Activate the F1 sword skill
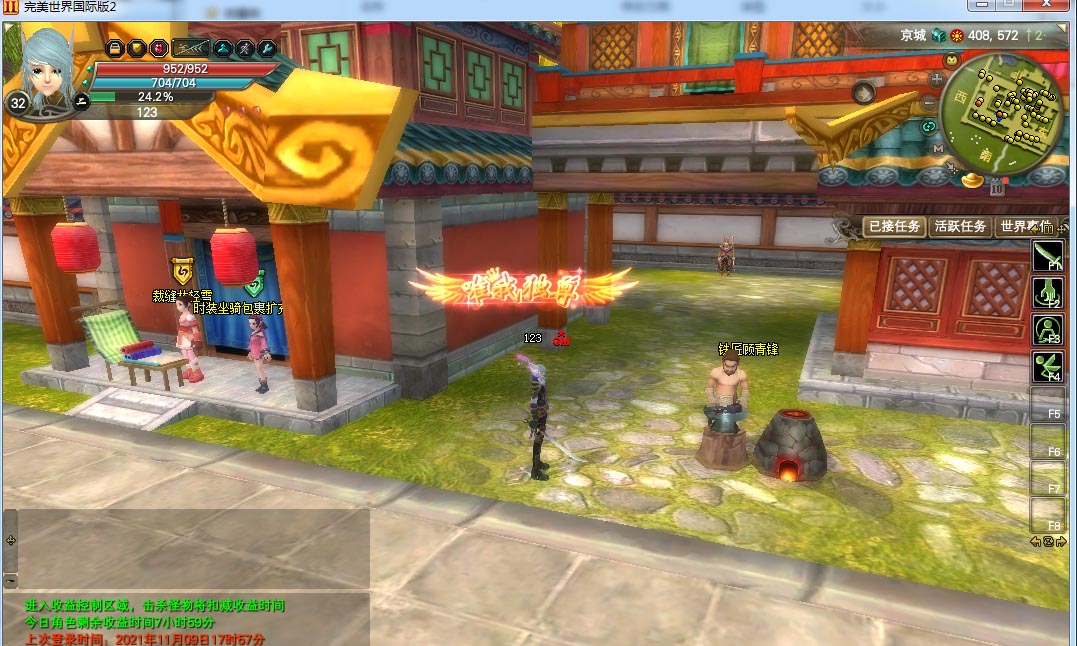1077x646 pixels. coord(1047,256)
